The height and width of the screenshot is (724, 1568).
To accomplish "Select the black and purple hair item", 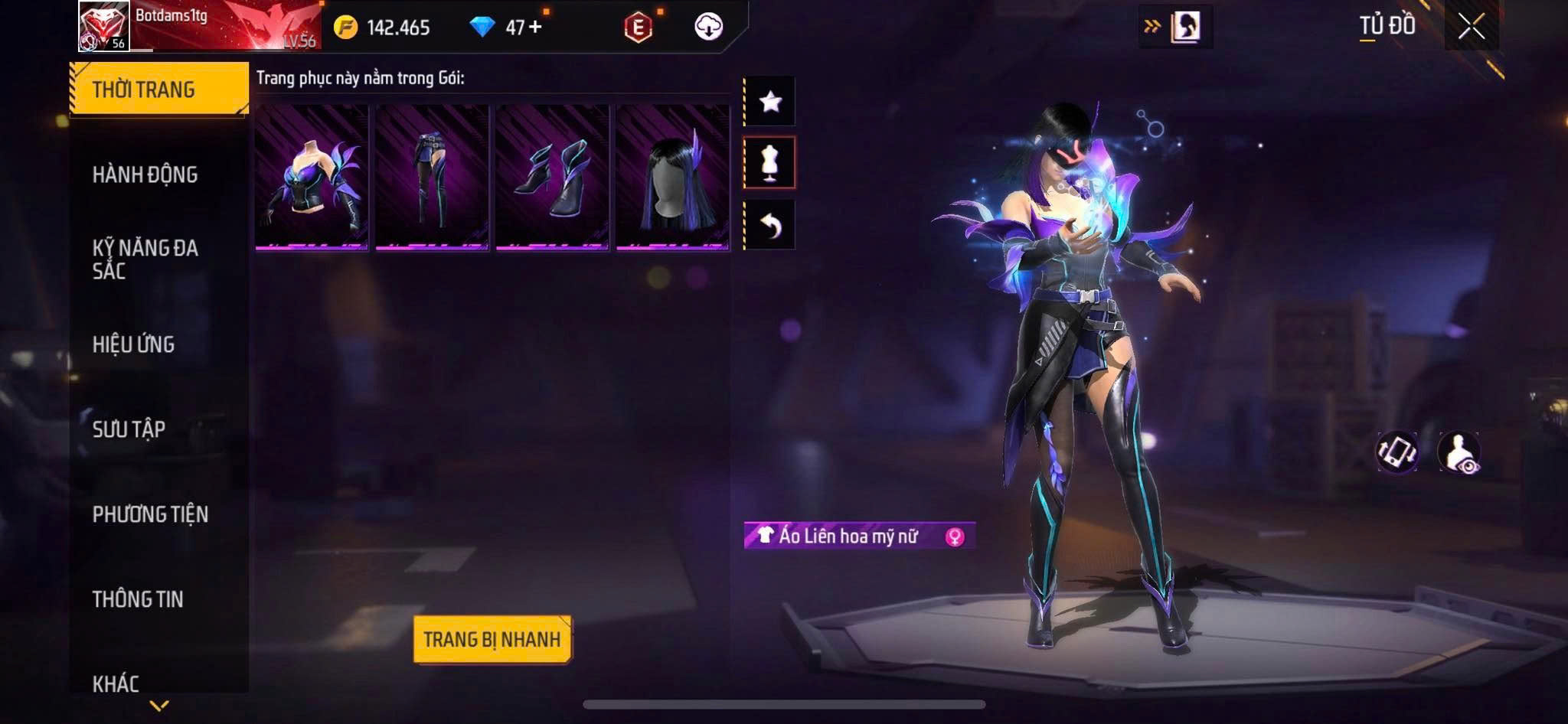I will [672, 178].
